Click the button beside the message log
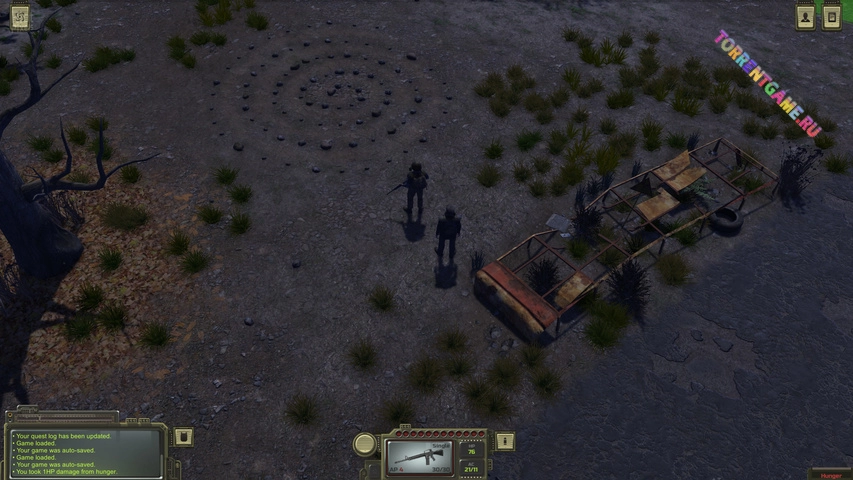This screenshot has height=480, width=853. pos(183,437)
